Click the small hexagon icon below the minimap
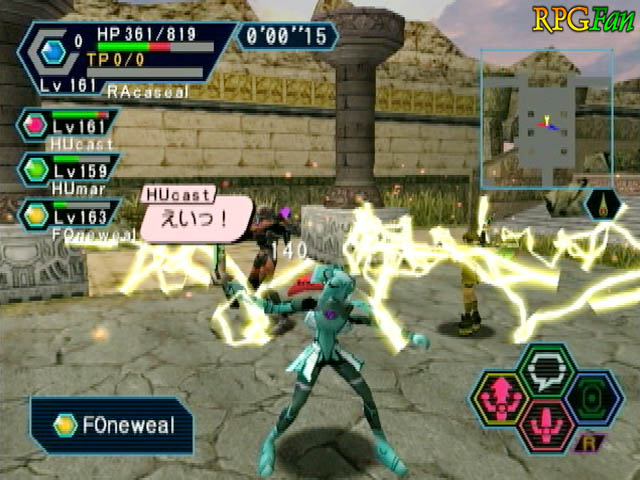The image size is (640, 480). (x=604, y=206)
